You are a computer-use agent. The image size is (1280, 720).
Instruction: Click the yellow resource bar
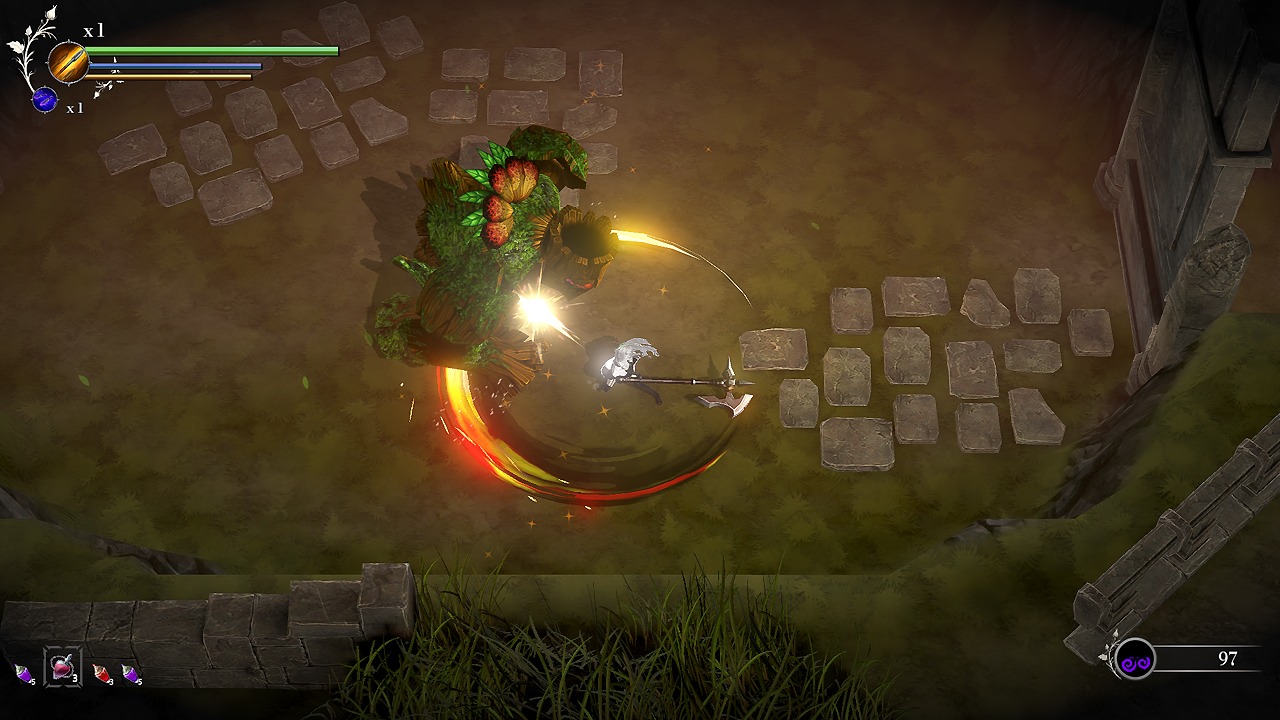pos(170,76)
